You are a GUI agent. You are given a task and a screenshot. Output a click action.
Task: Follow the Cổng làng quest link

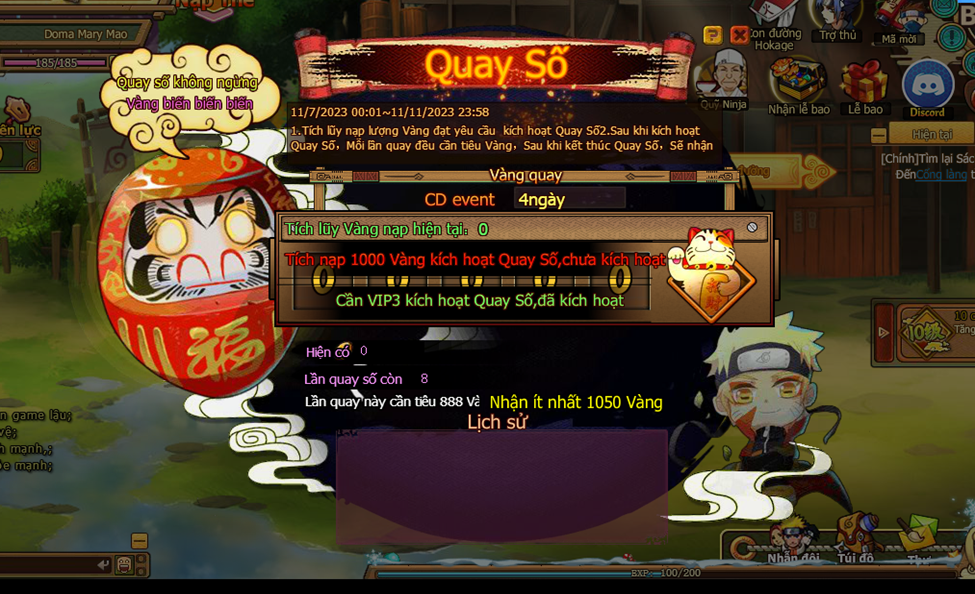942,174
